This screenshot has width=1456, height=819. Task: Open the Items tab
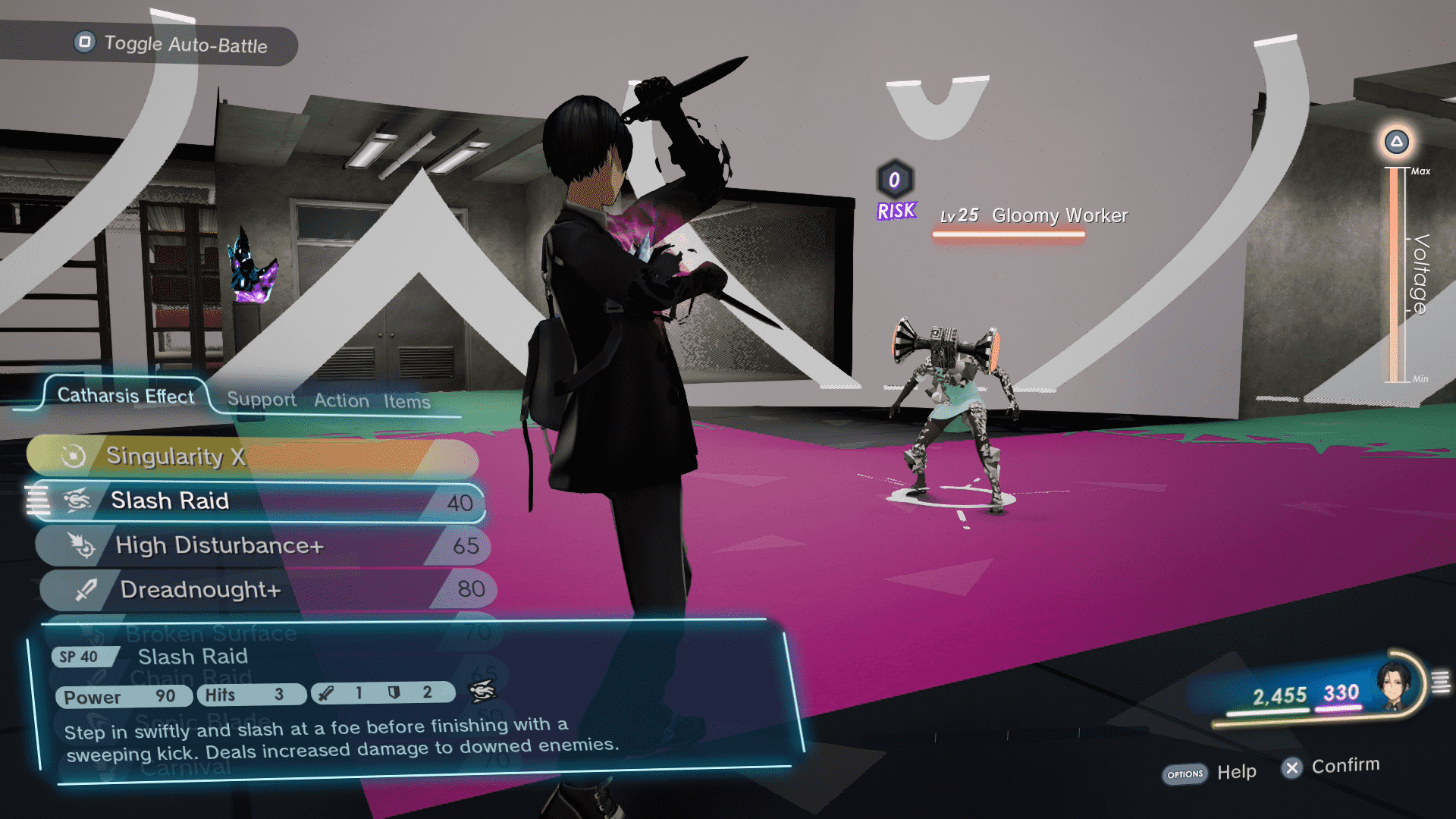coord(409,402)
